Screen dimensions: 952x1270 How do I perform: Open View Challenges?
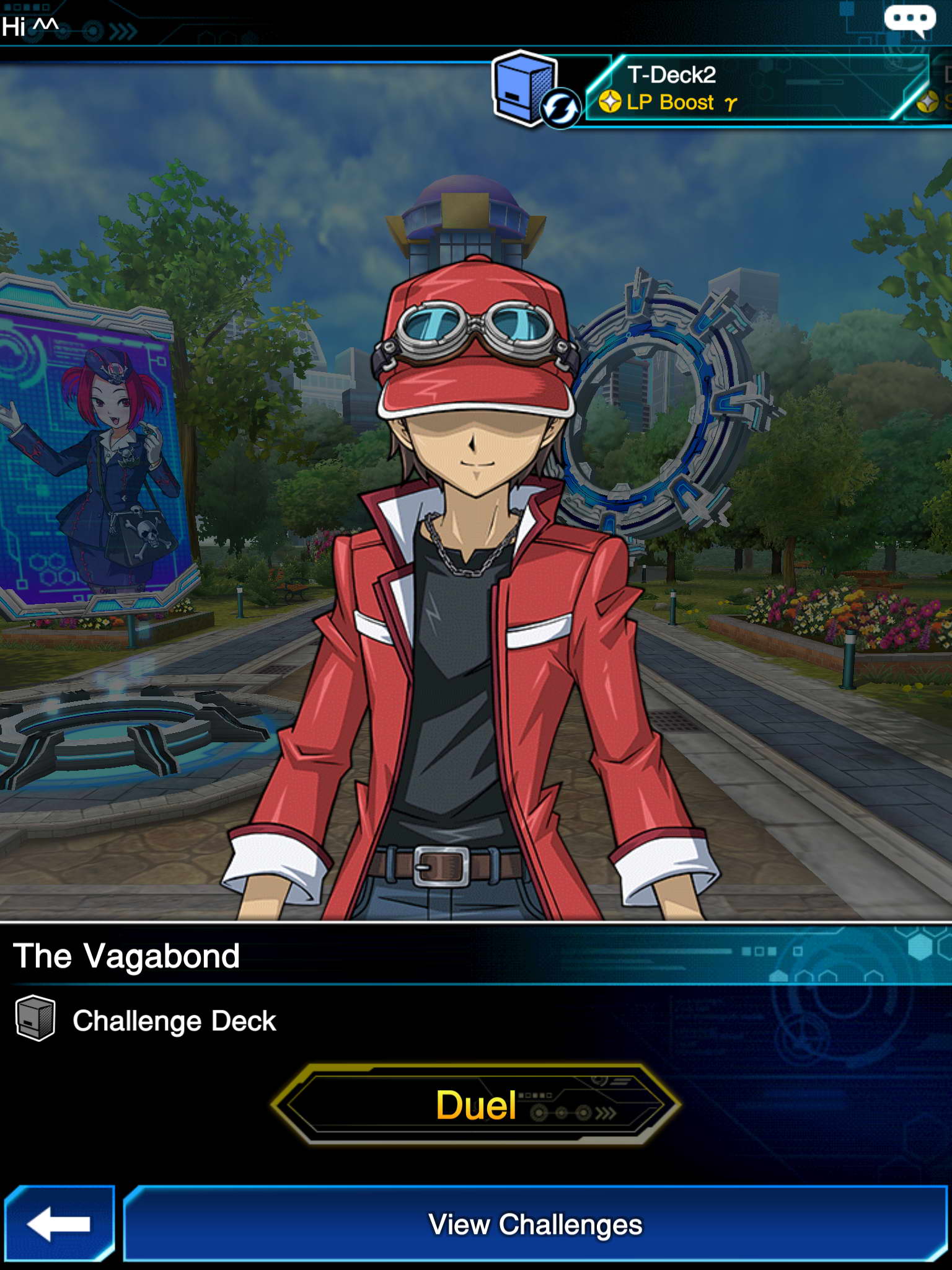[535, 1224]
